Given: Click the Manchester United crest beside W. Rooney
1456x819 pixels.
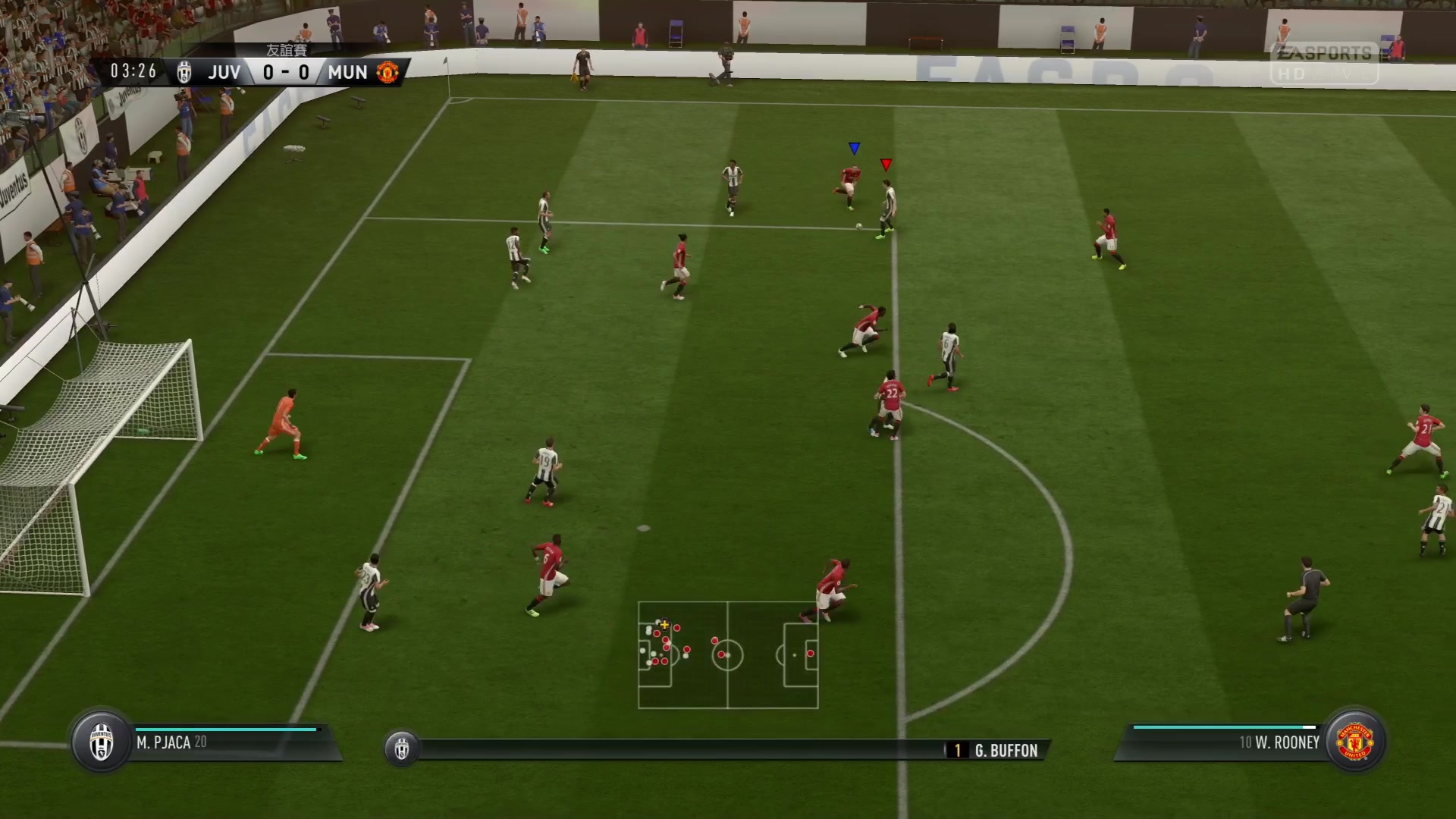Looking at the screenshot, I should [1355, 741].
